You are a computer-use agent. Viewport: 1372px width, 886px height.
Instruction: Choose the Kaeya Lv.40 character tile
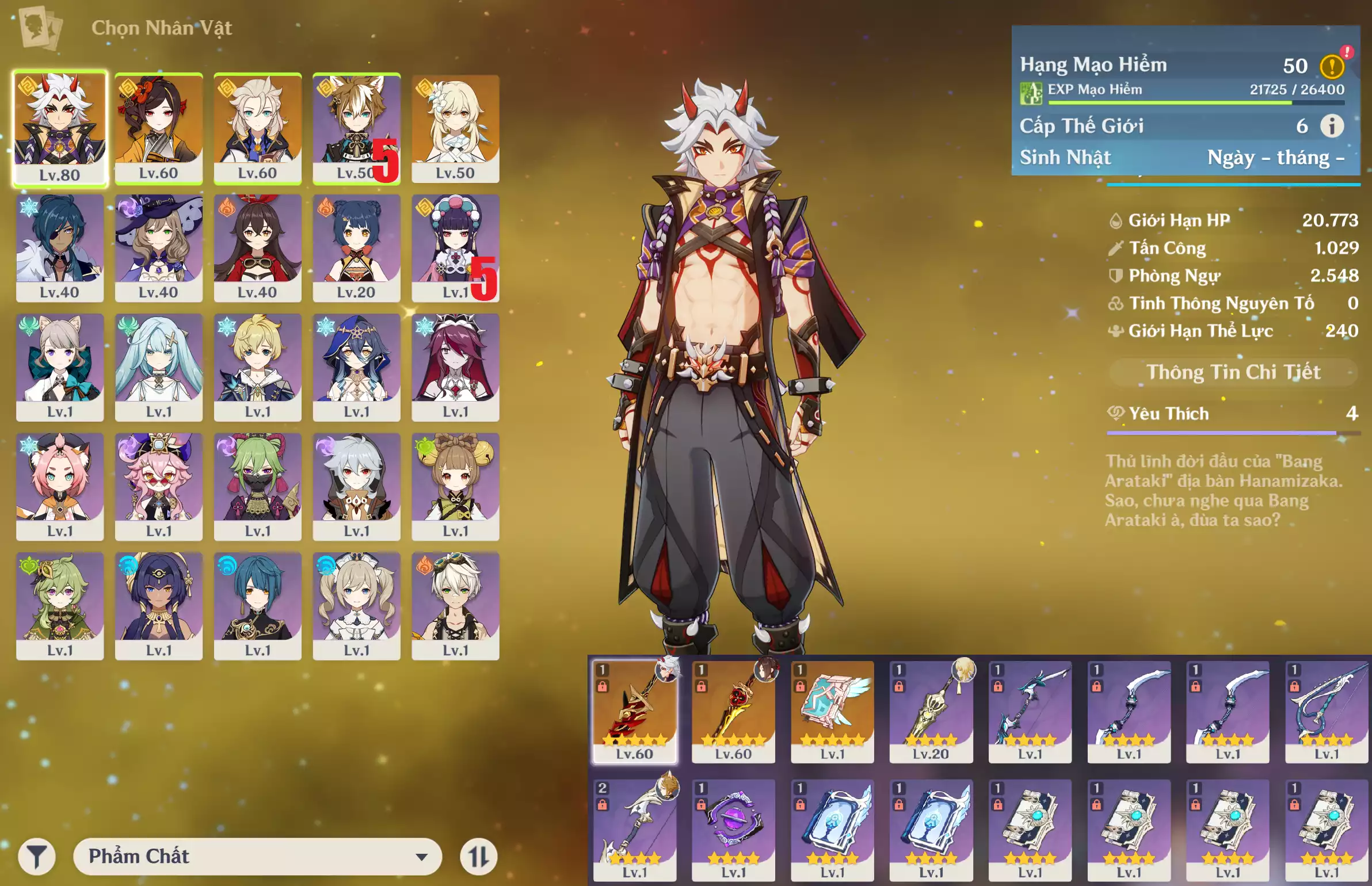[60, 247]
